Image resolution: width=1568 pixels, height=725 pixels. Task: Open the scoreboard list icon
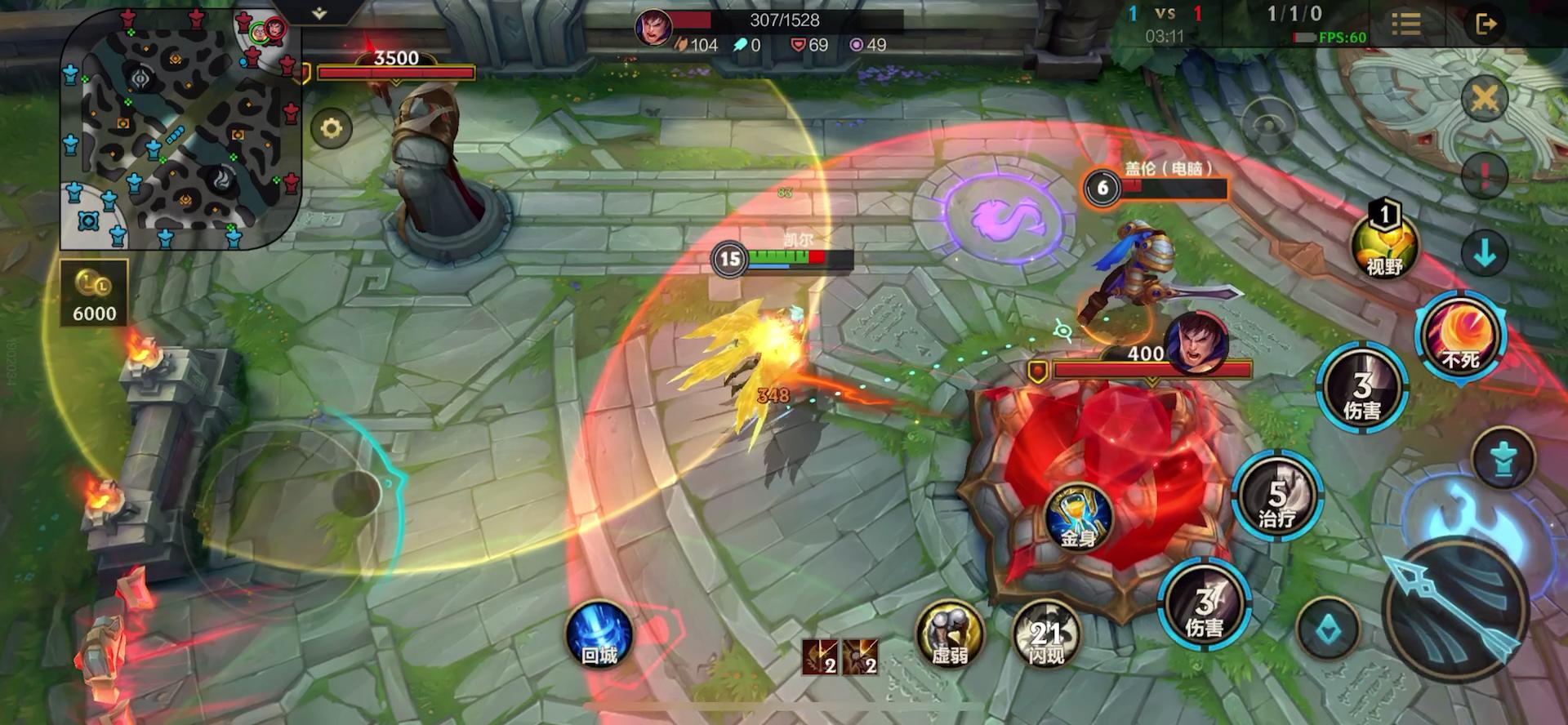(1405, 24)
